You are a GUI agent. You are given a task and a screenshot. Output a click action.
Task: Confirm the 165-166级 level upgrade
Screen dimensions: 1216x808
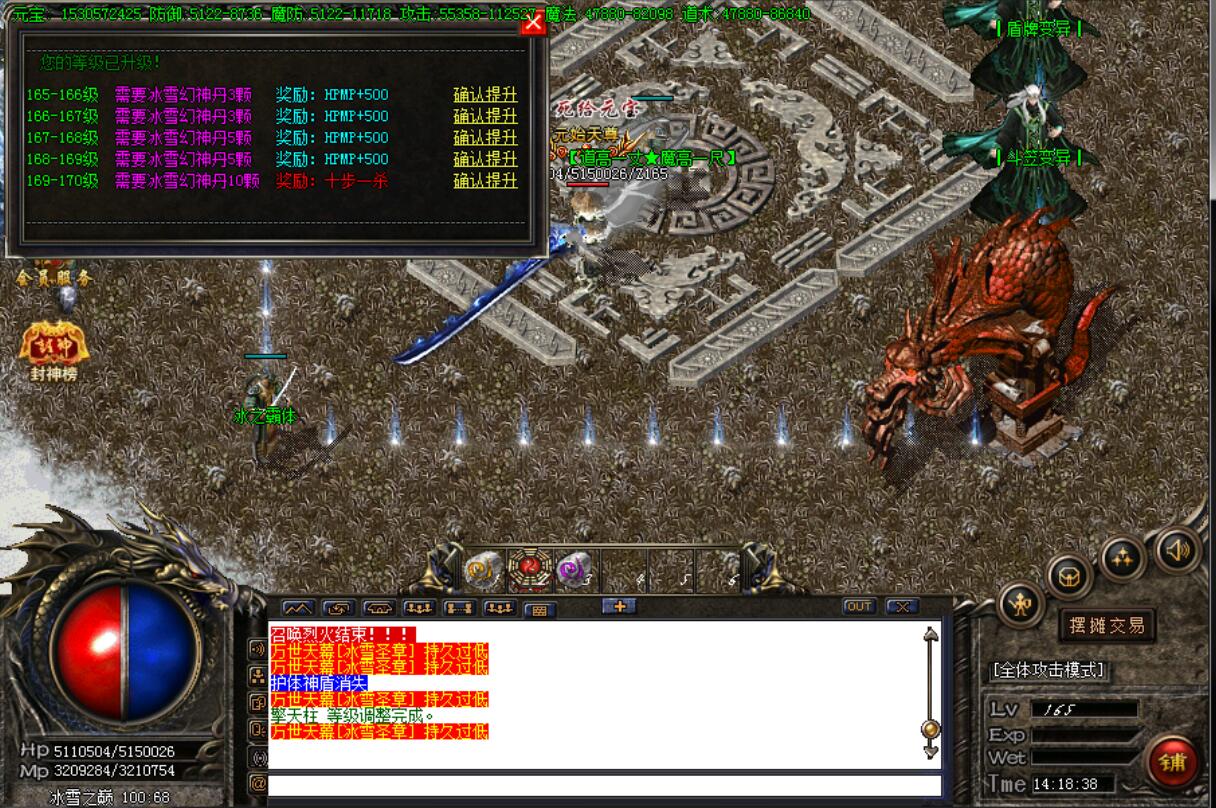pos(485,95)
